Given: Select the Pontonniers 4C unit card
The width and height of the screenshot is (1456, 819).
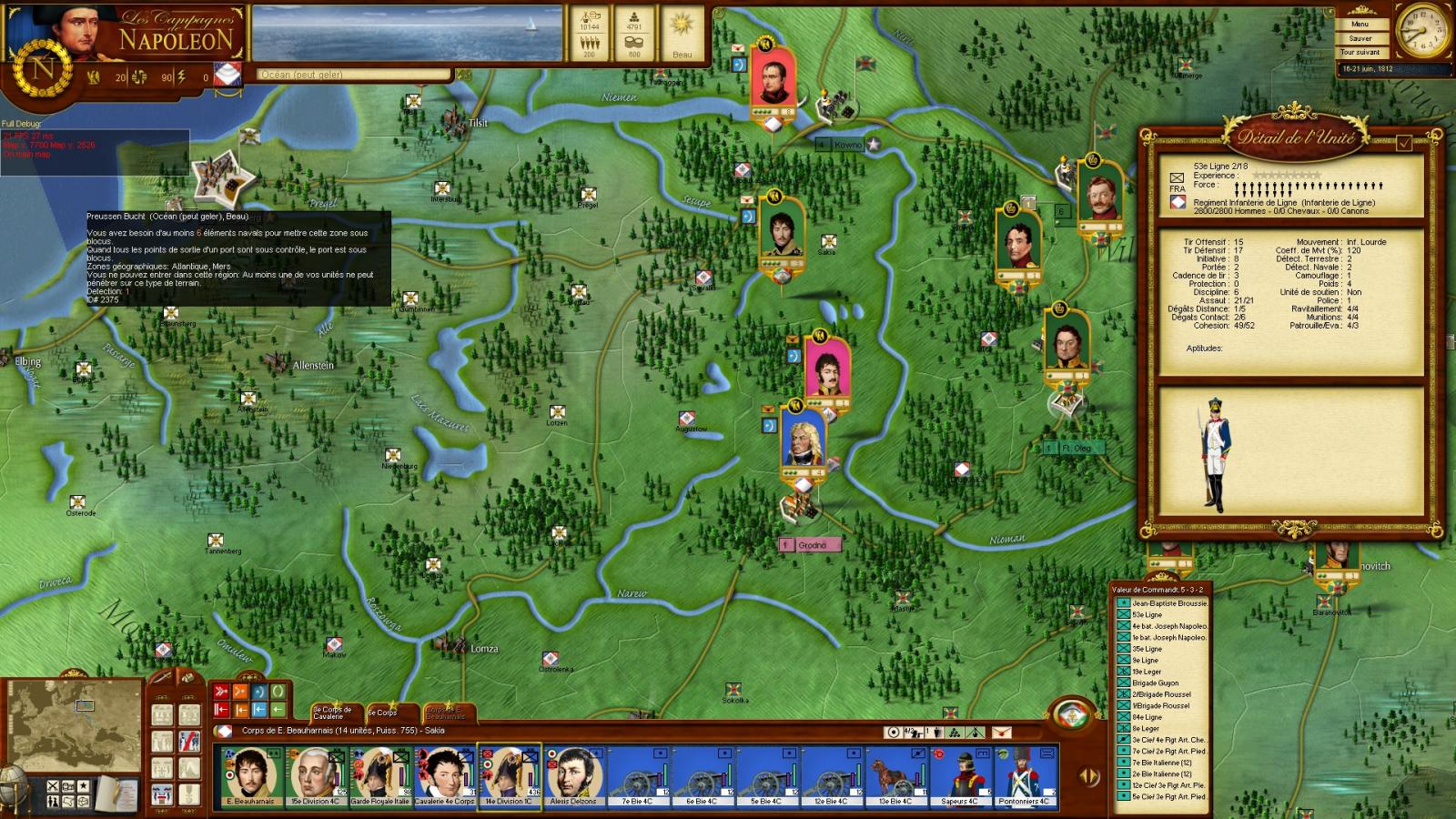Looking at the screenshot, I should (1025, 776).
